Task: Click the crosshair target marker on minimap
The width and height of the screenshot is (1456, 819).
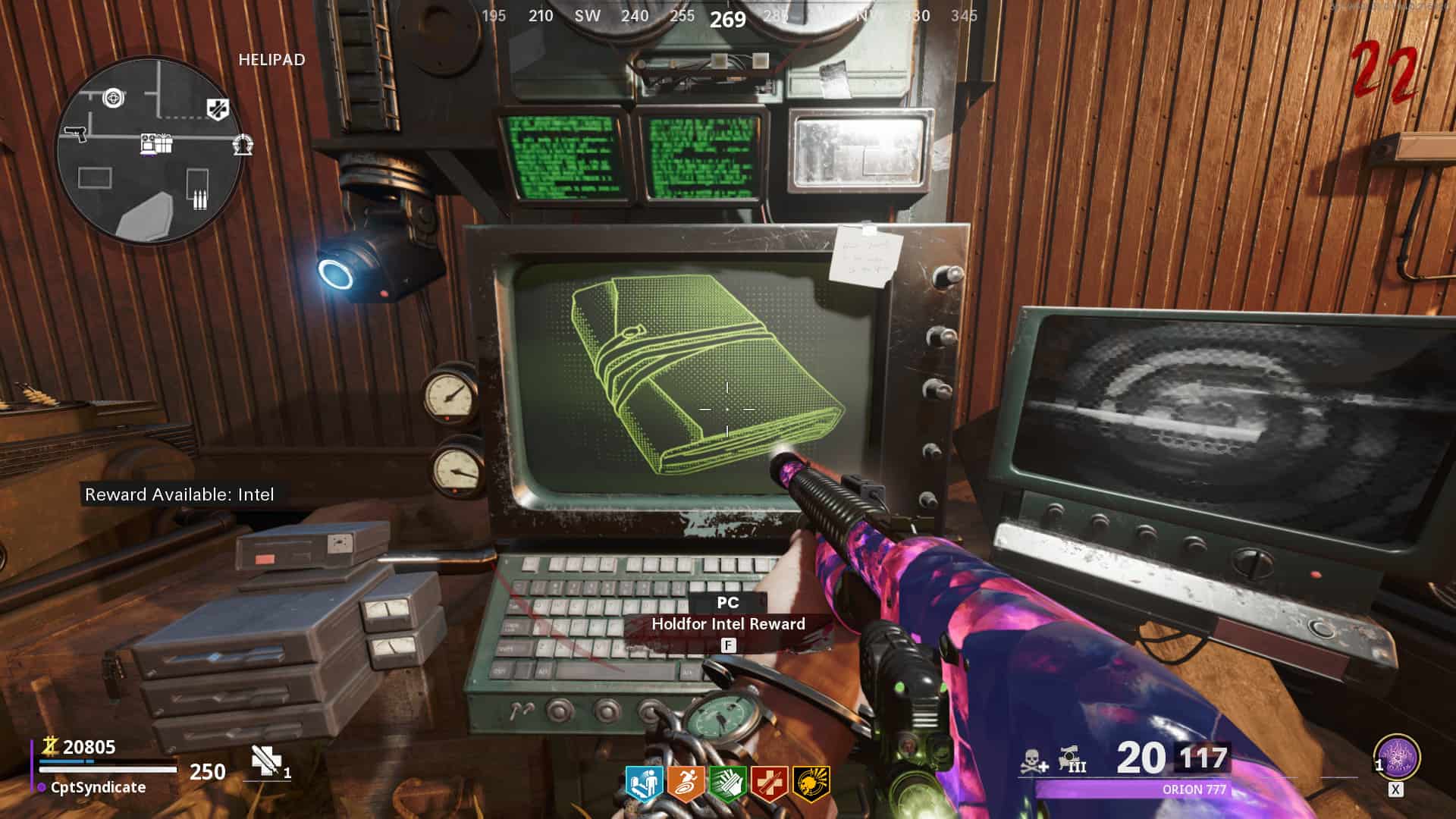Action: (114, 97)
